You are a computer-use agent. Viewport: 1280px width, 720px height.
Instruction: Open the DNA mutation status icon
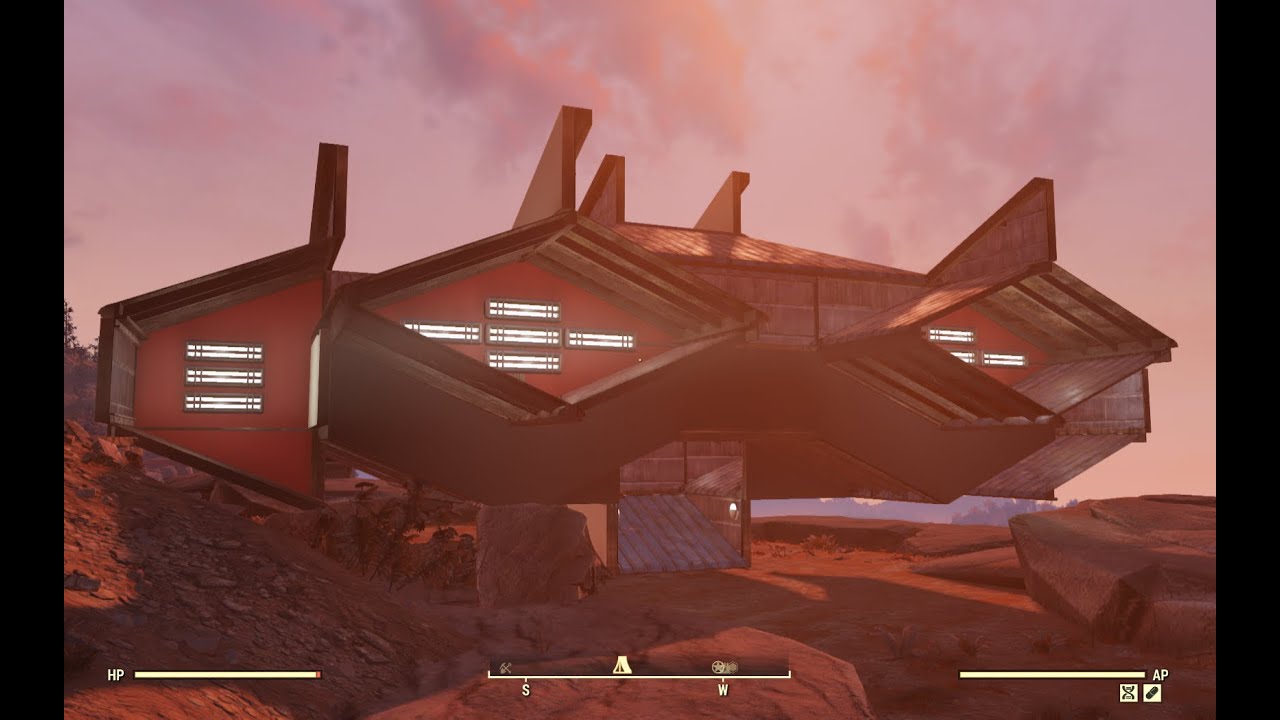[x=1128, y=692]
